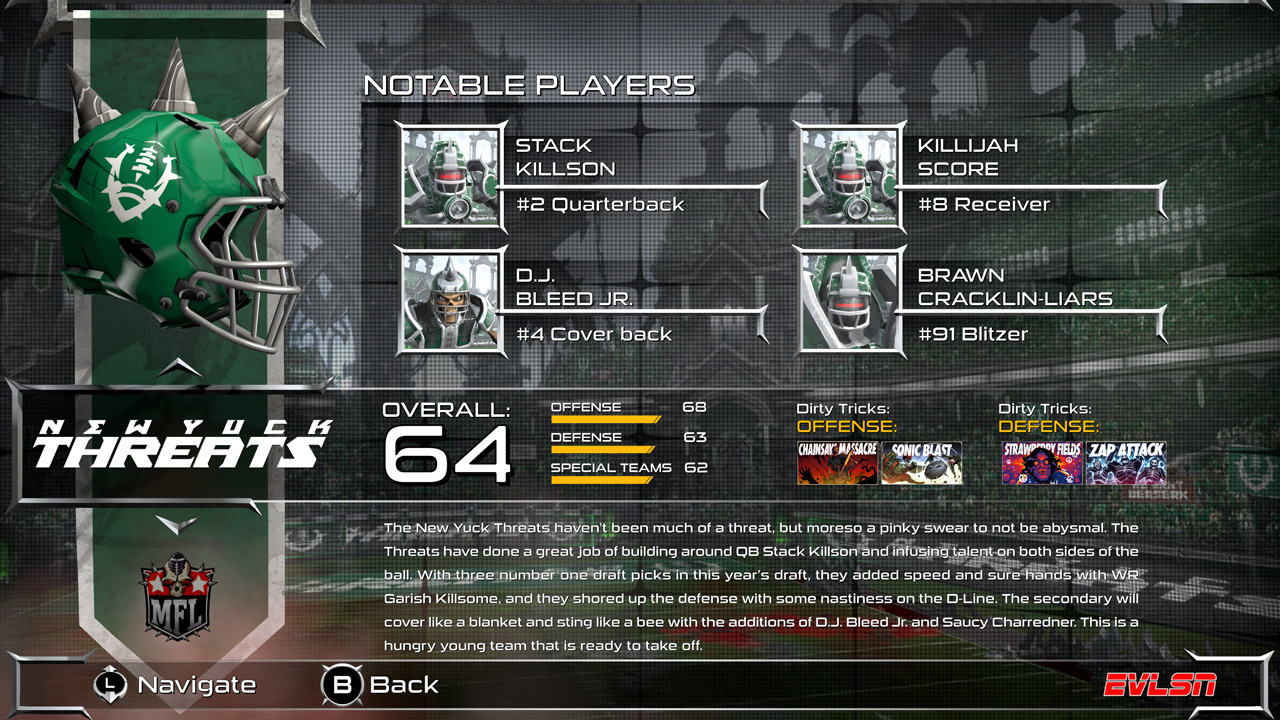This screenshot has width=1280, height=720.
Task: Select the Chainsaw Massacre dirty trick icon
Action: [836, 464]
